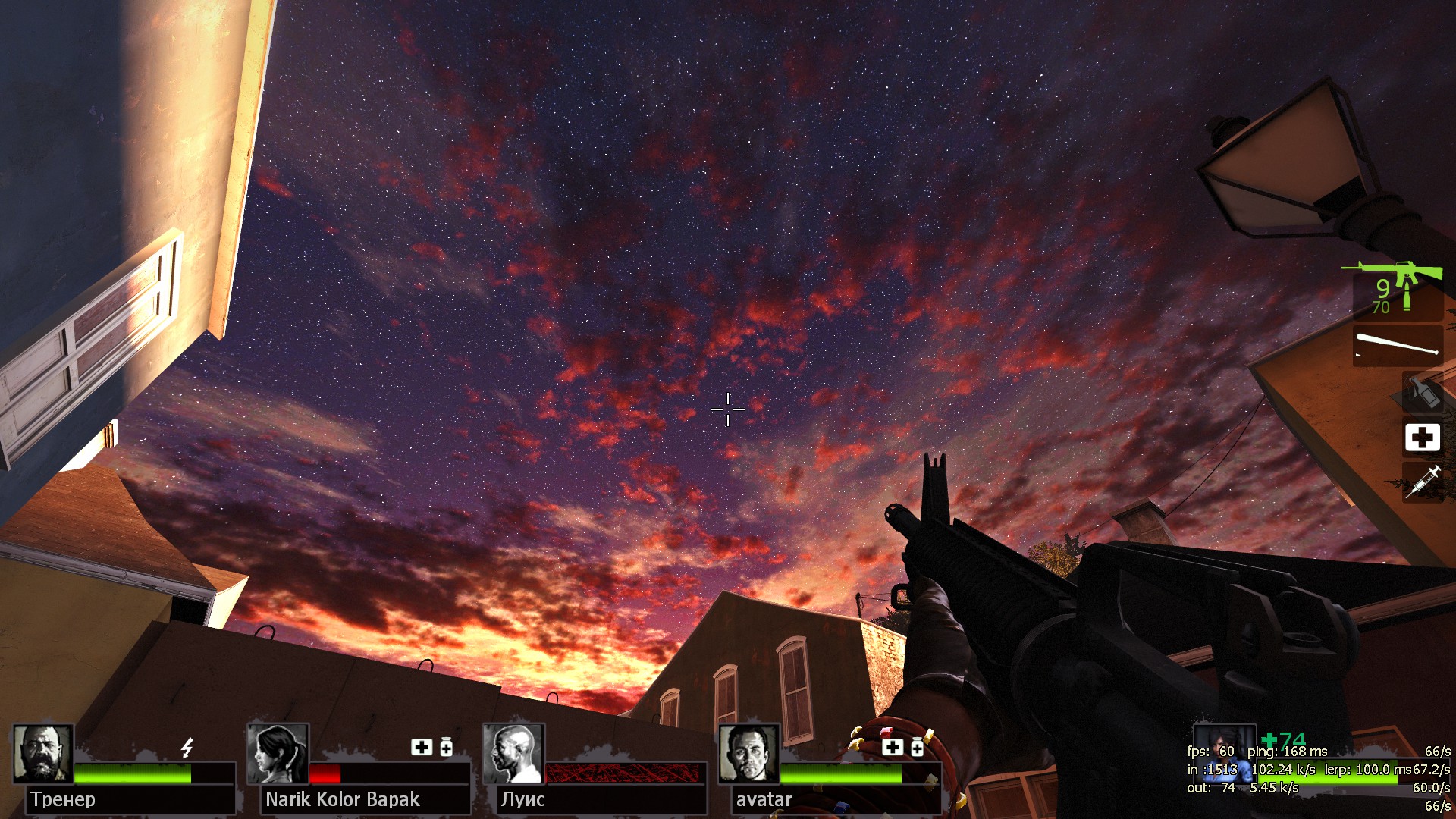The image size is (1456, 819).
Task: Select the first aid kit slot
Action: coord(1422,438)
